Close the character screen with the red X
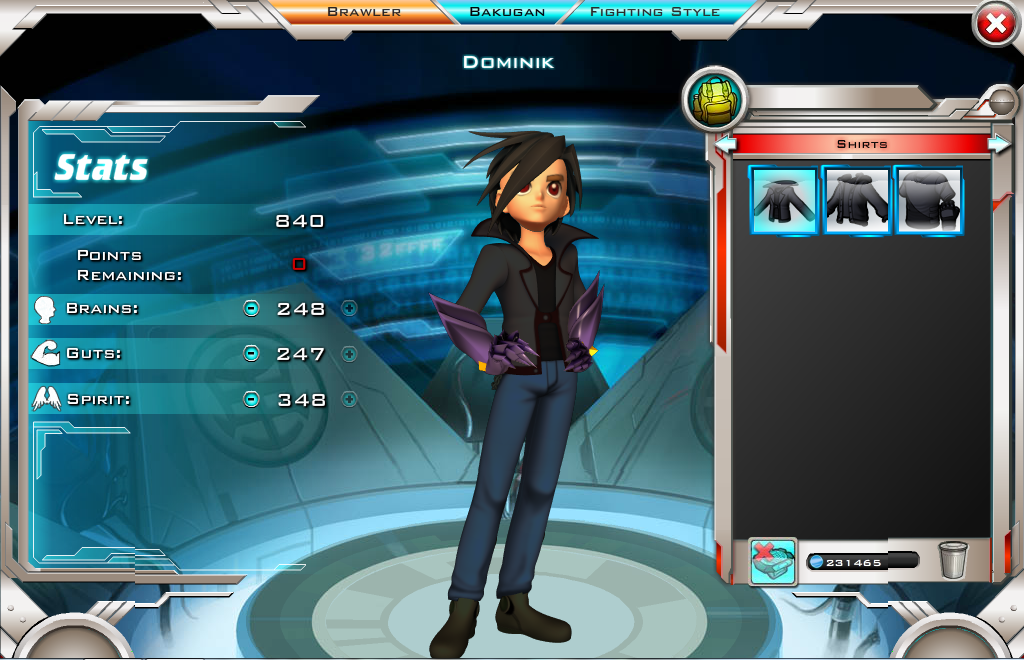Screen dimensions: 1024x660 pyautogui.click(x=995, y=26)
